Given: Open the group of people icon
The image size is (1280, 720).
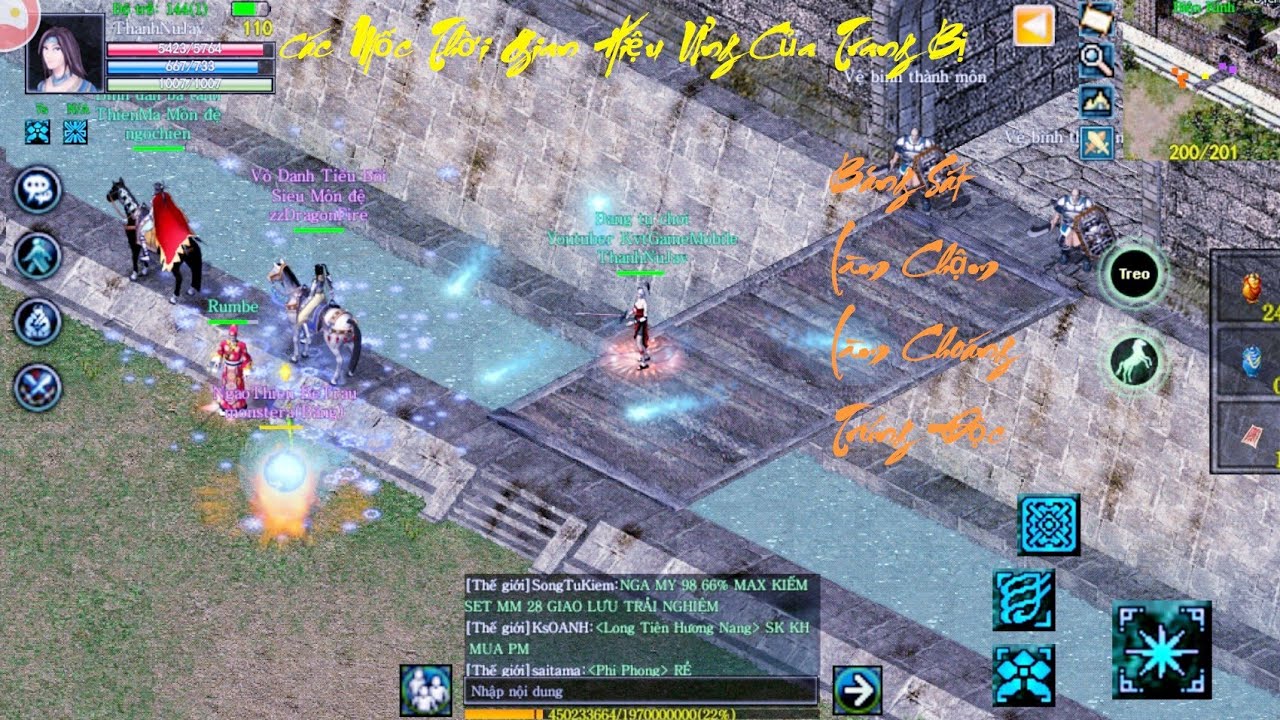Looking at the screenshot, I should pyautogui.click(x=425, y=690).
